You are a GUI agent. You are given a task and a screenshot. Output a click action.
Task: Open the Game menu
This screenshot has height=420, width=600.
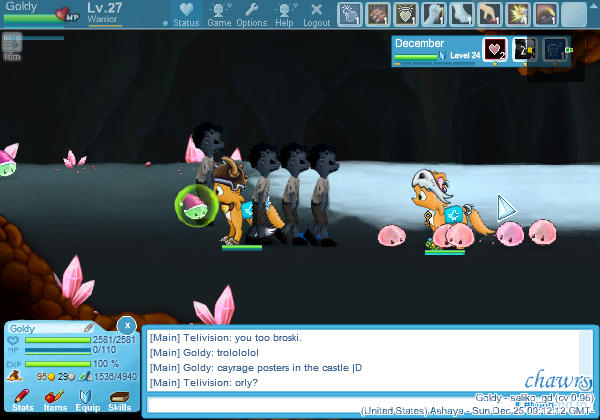tap(219, 13)
